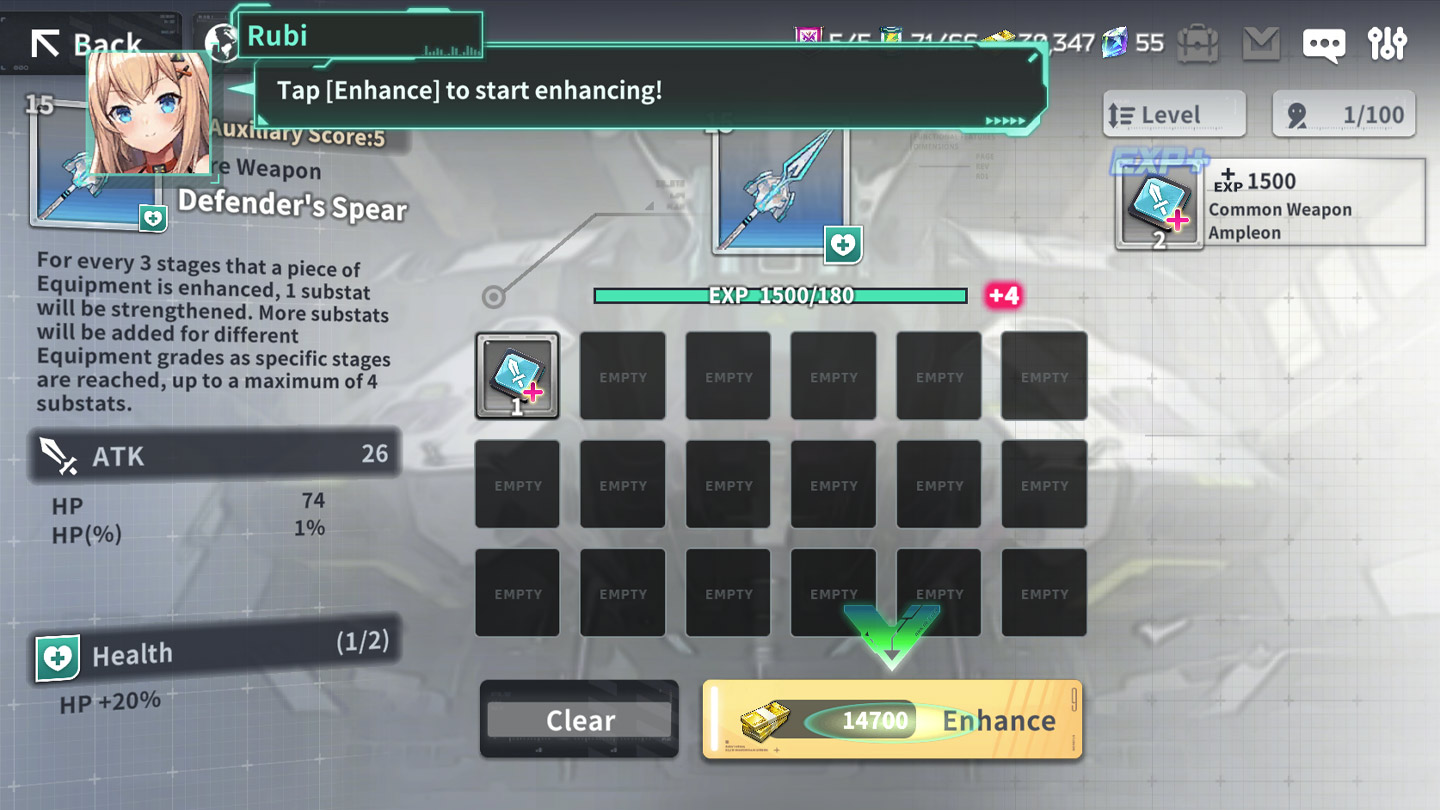The width and height of the screenshot is (1440, 810).
Task: Tap the ATK sword stat icon
Action: coord(57,455)
